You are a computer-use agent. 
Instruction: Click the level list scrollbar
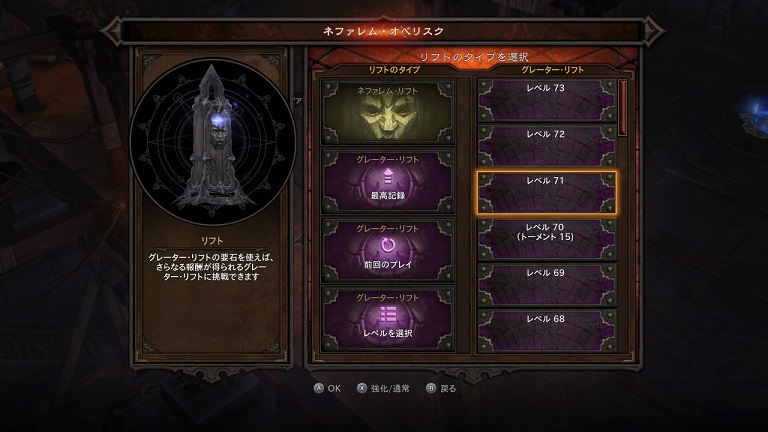(x=624, y=108)
